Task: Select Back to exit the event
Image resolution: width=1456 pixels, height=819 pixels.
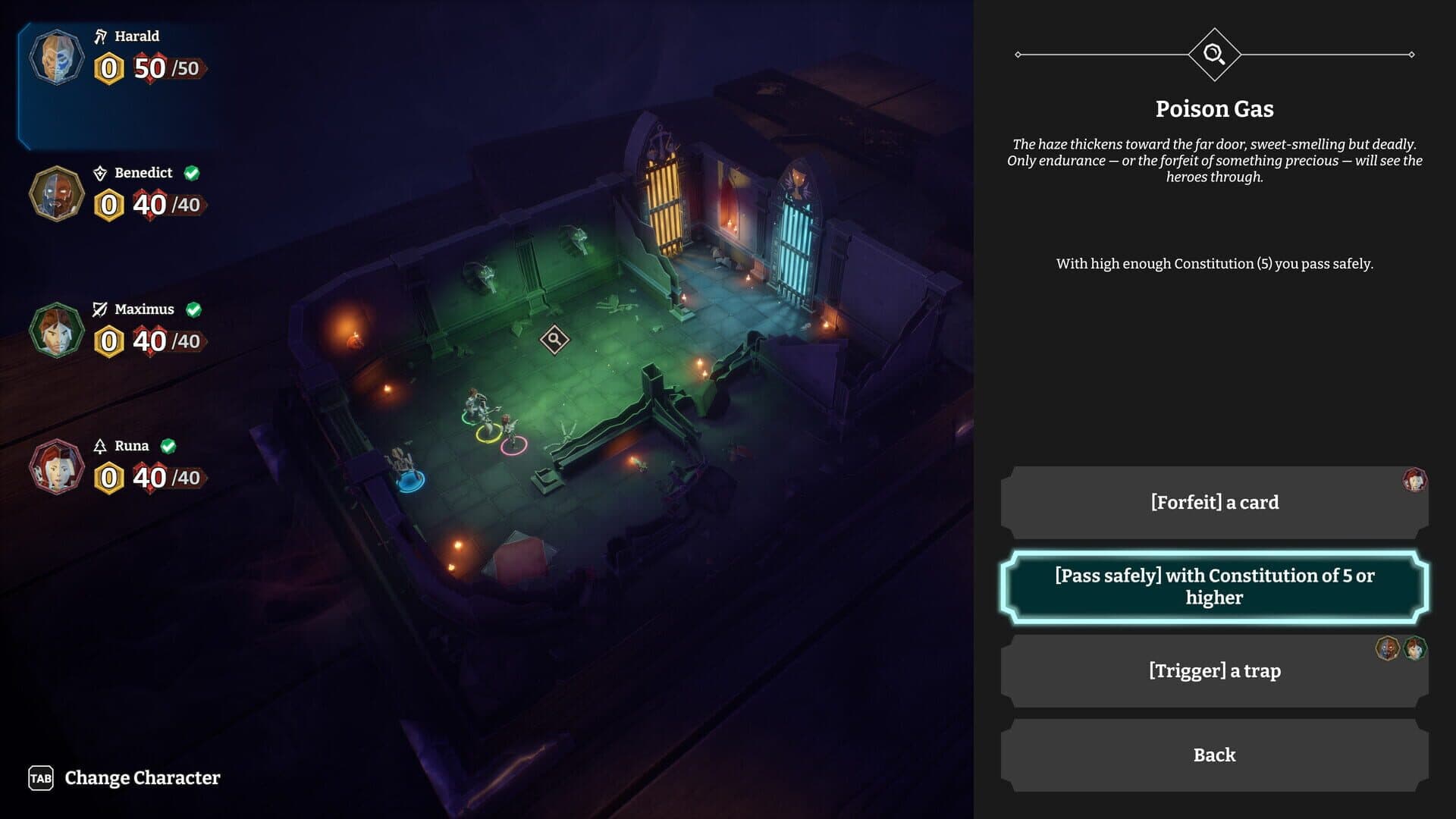Action: click(1214, 755)
